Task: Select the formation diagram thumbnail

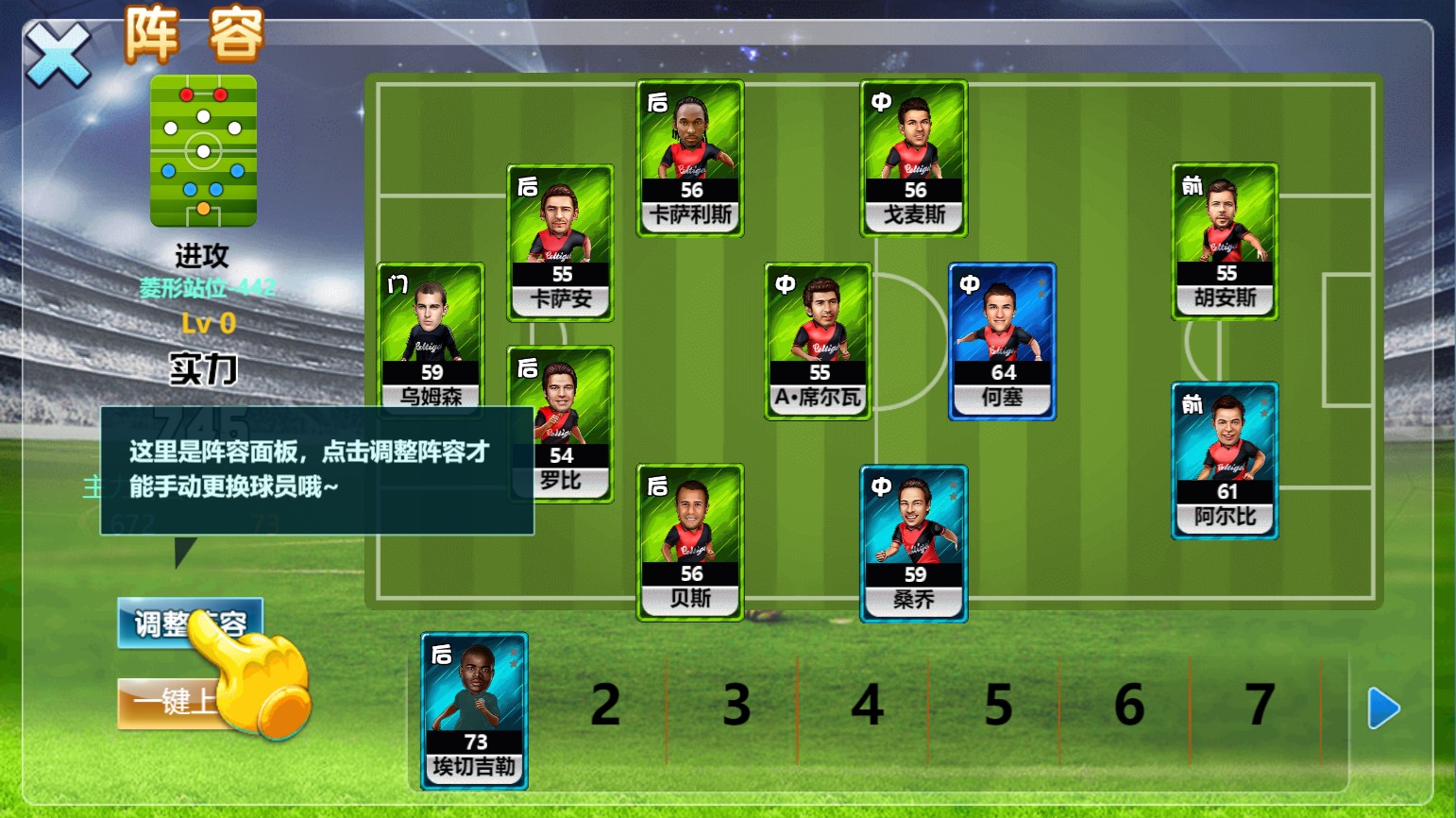Action: 203,151
